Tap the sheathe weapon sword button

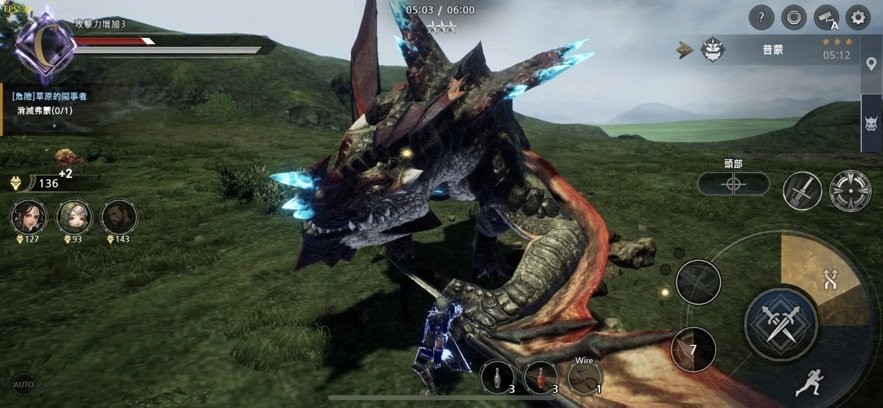tap(802, 191)
